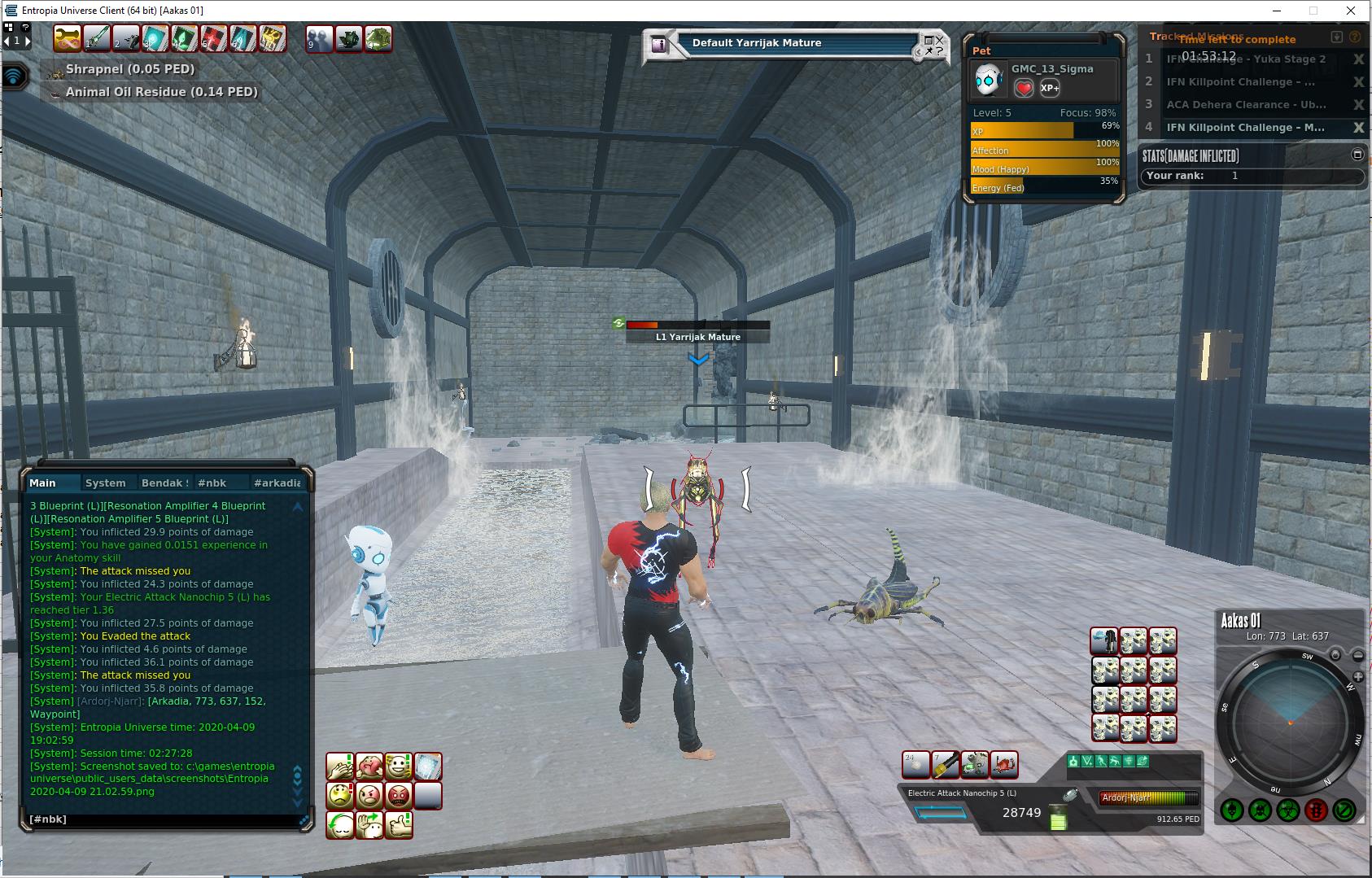The image size is (1372, 878).
Task: Zoom out the radar with minus button
Action: pos(1358,655)
